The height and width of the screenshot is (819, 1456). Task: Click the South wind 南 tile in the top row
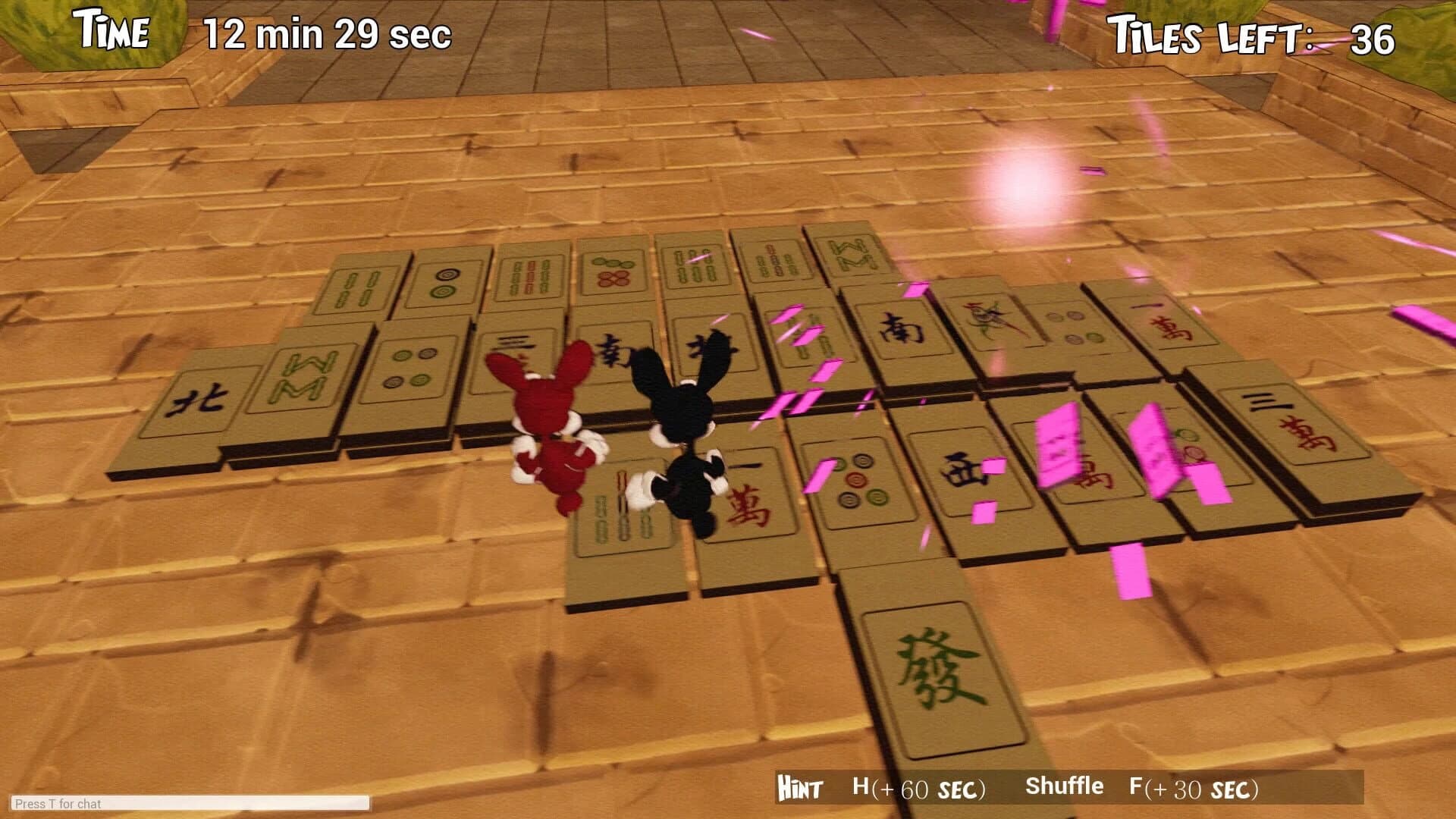click(902, 330)
